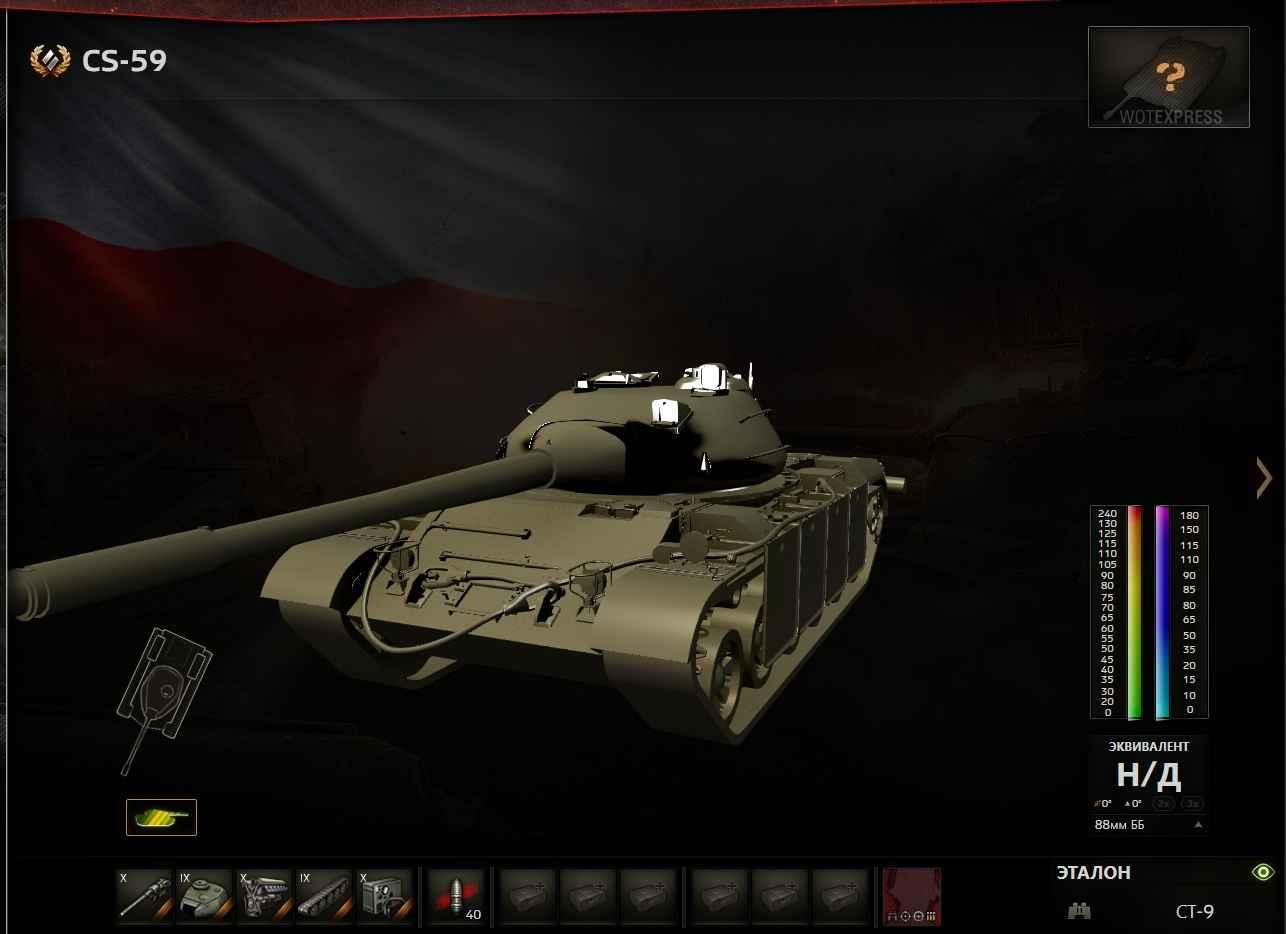Select the tier IX tracks module
The width and height of the screenshot is (1286, 934).
pyautogui.click(x=323, y=893)
